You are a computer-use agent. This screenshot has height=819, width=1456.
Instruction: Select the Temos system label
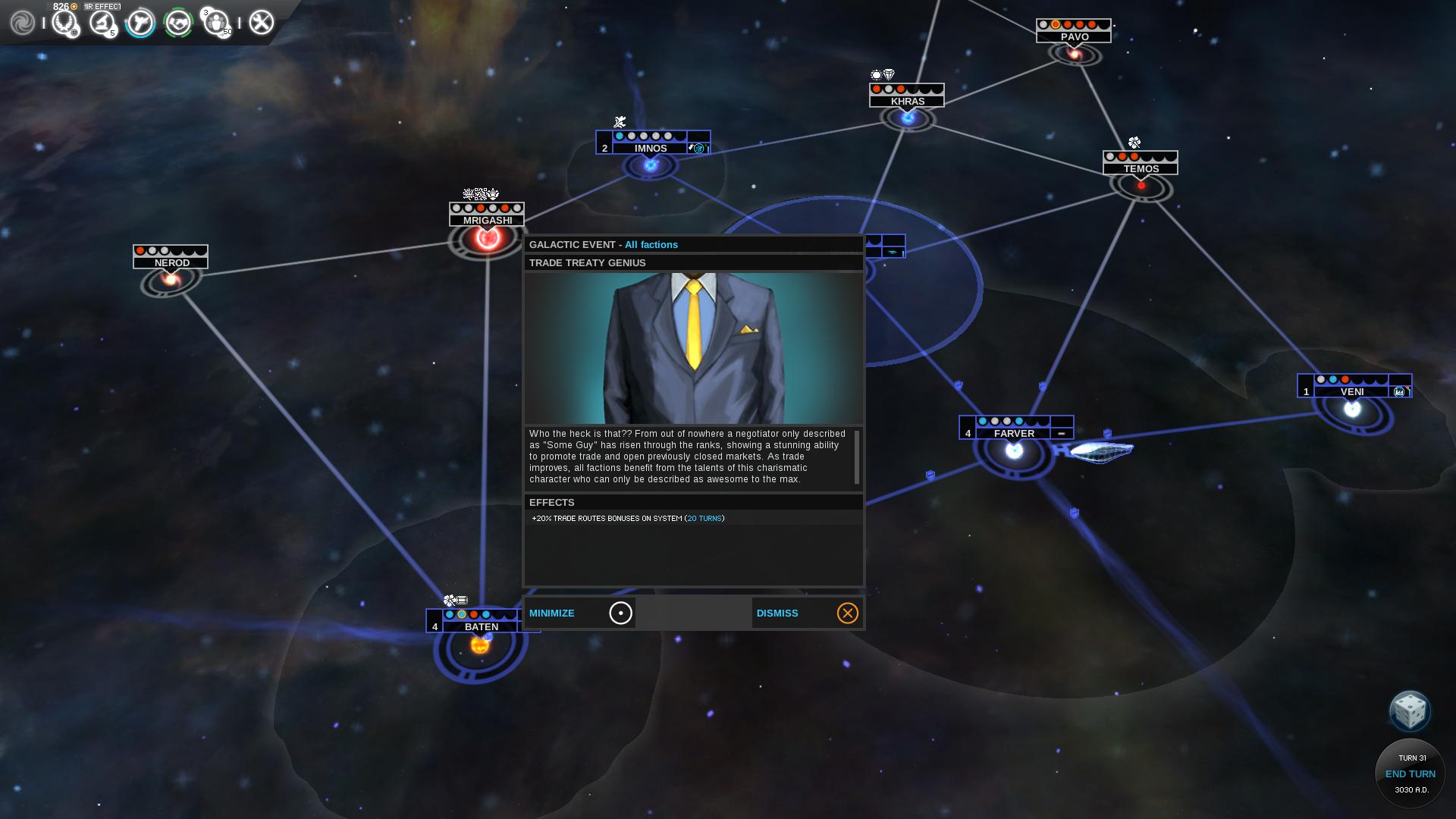[x=1141, y=168]
